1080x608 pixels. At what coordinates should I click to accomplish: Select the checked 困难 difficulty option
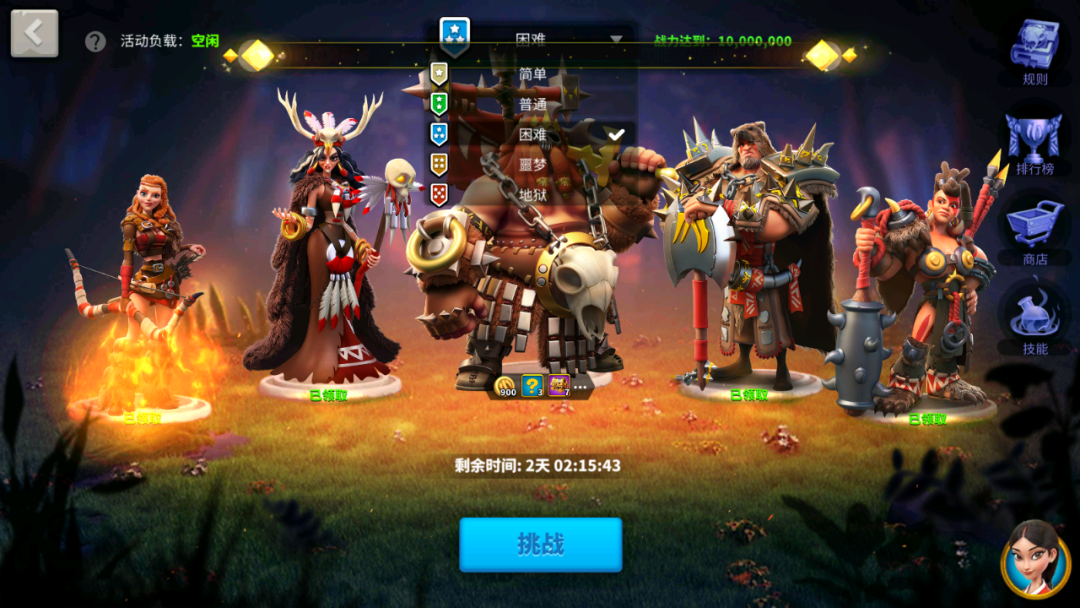click(532, 134)
